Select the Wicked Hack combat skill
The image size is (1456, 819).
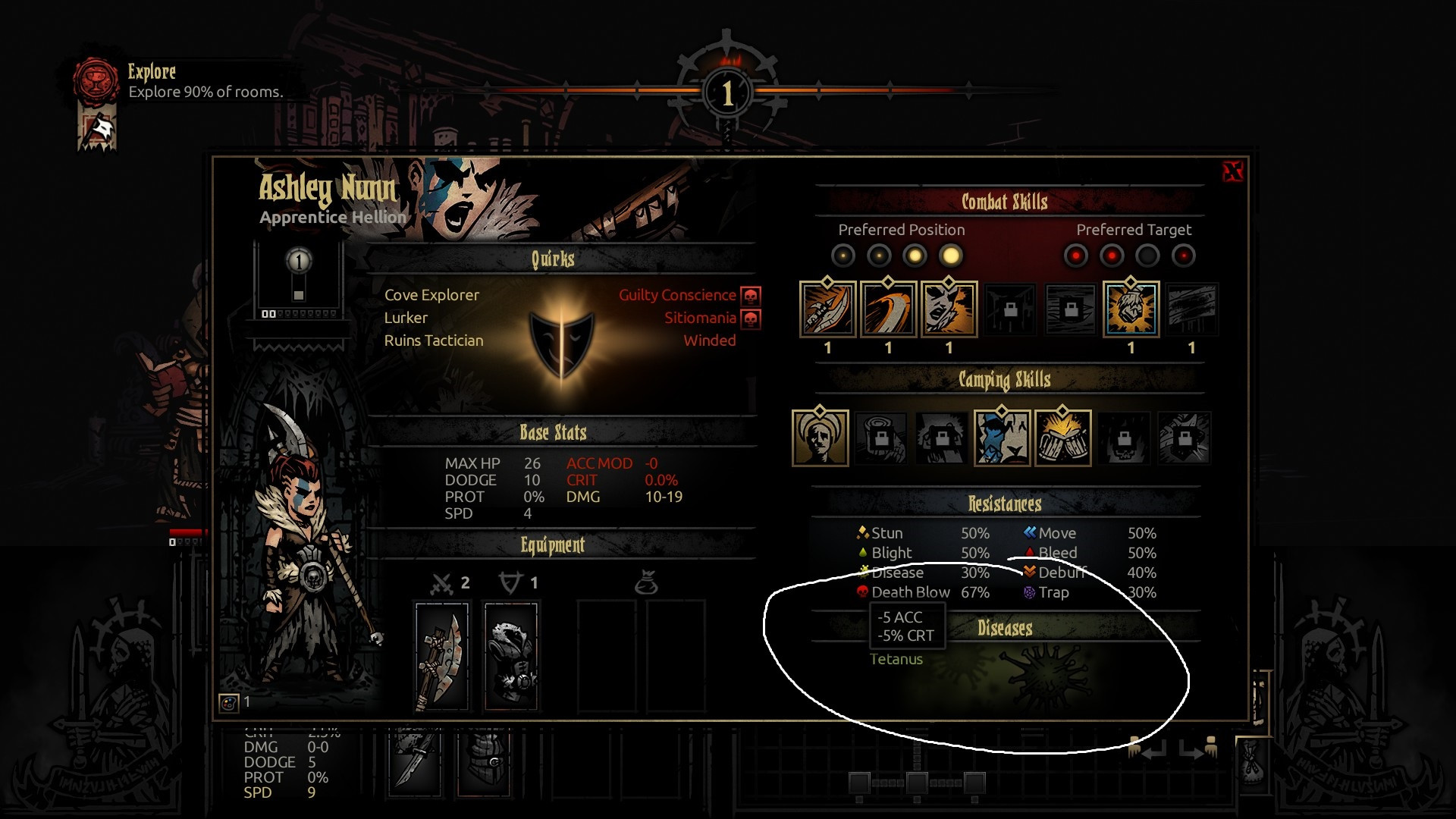[x=828, y=309]
